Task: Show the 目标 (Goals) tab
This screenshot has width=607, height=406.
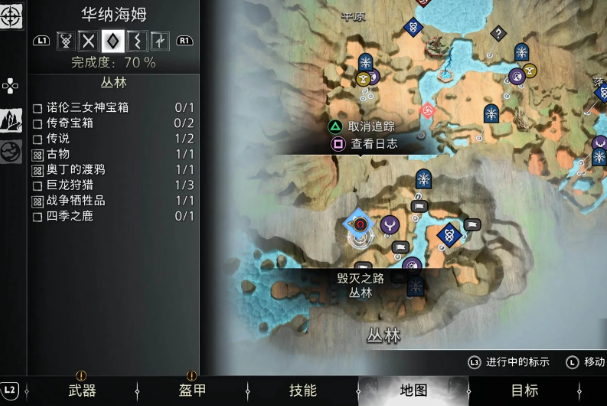Action: tap(524, 390)
